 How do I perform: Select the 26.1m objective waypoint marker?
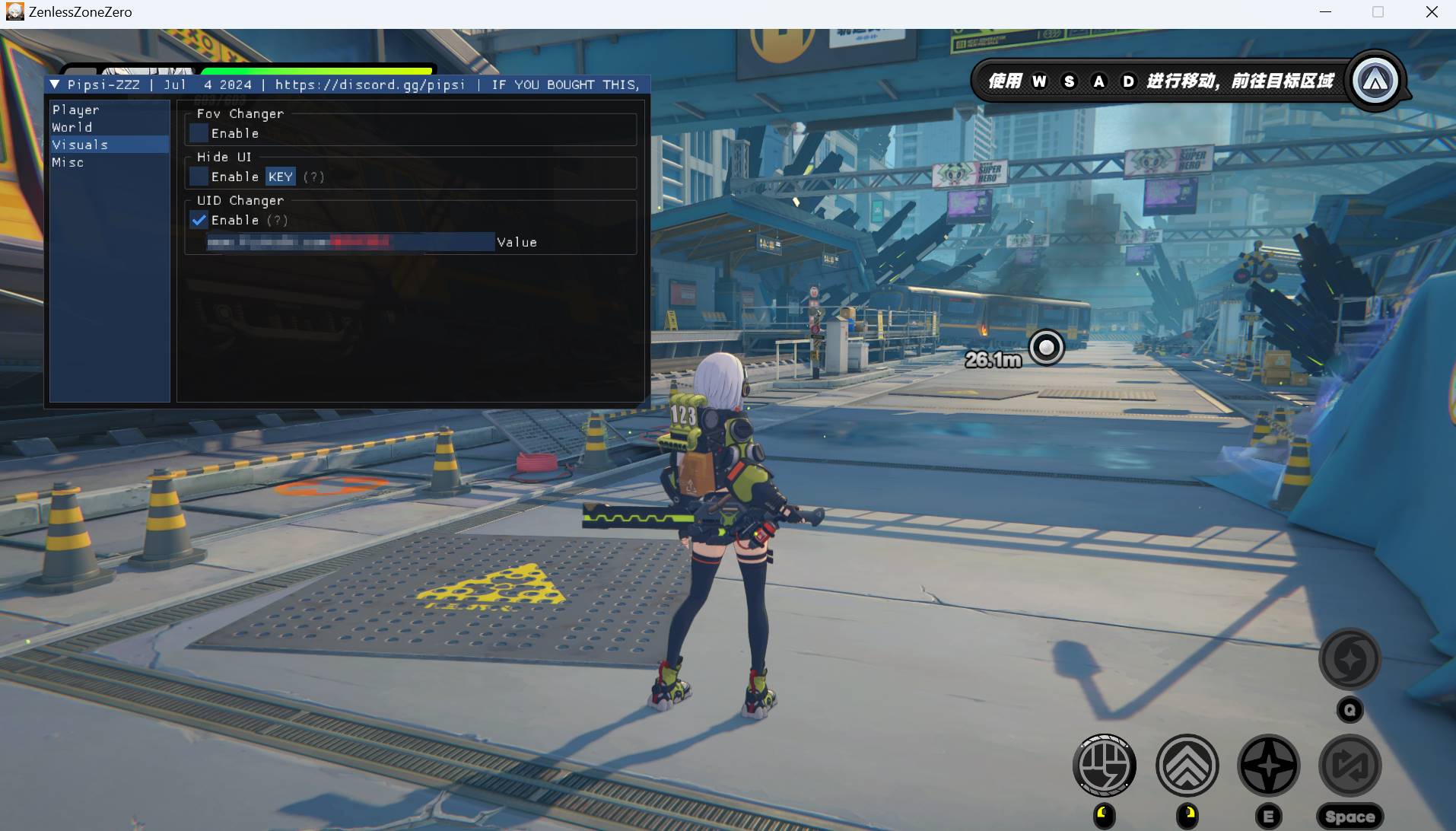(1047, 348)
